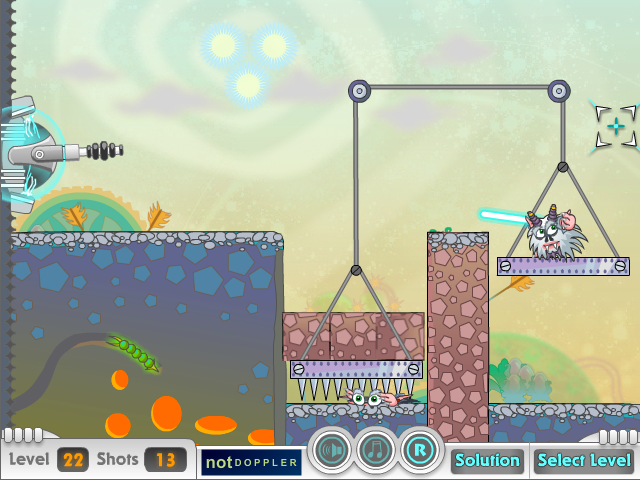
Task: Toggle the music note button
Action: click(x=376, y=451)
